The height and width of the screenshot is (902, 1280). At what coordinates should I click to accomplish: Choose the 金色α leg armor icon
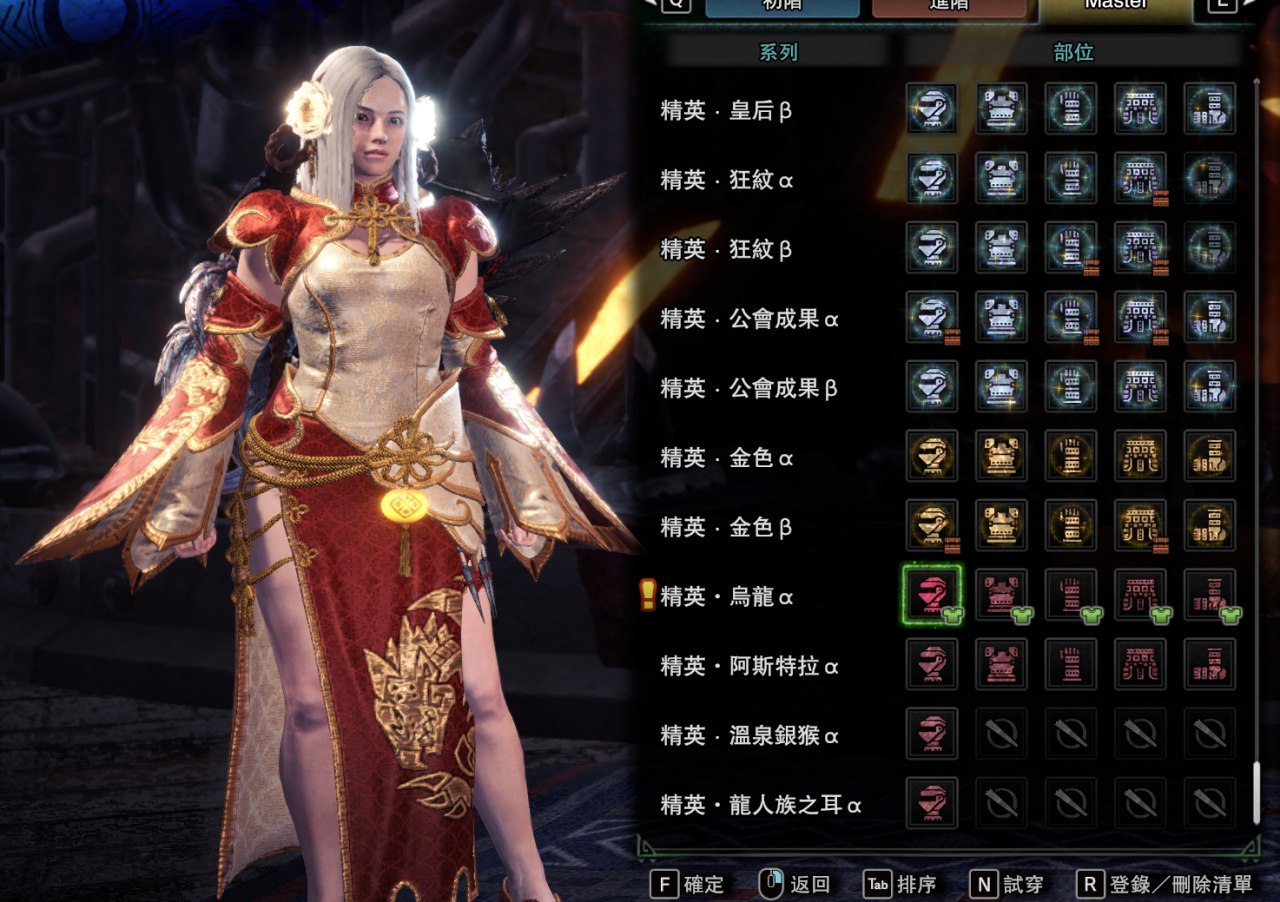point(1210,457)
